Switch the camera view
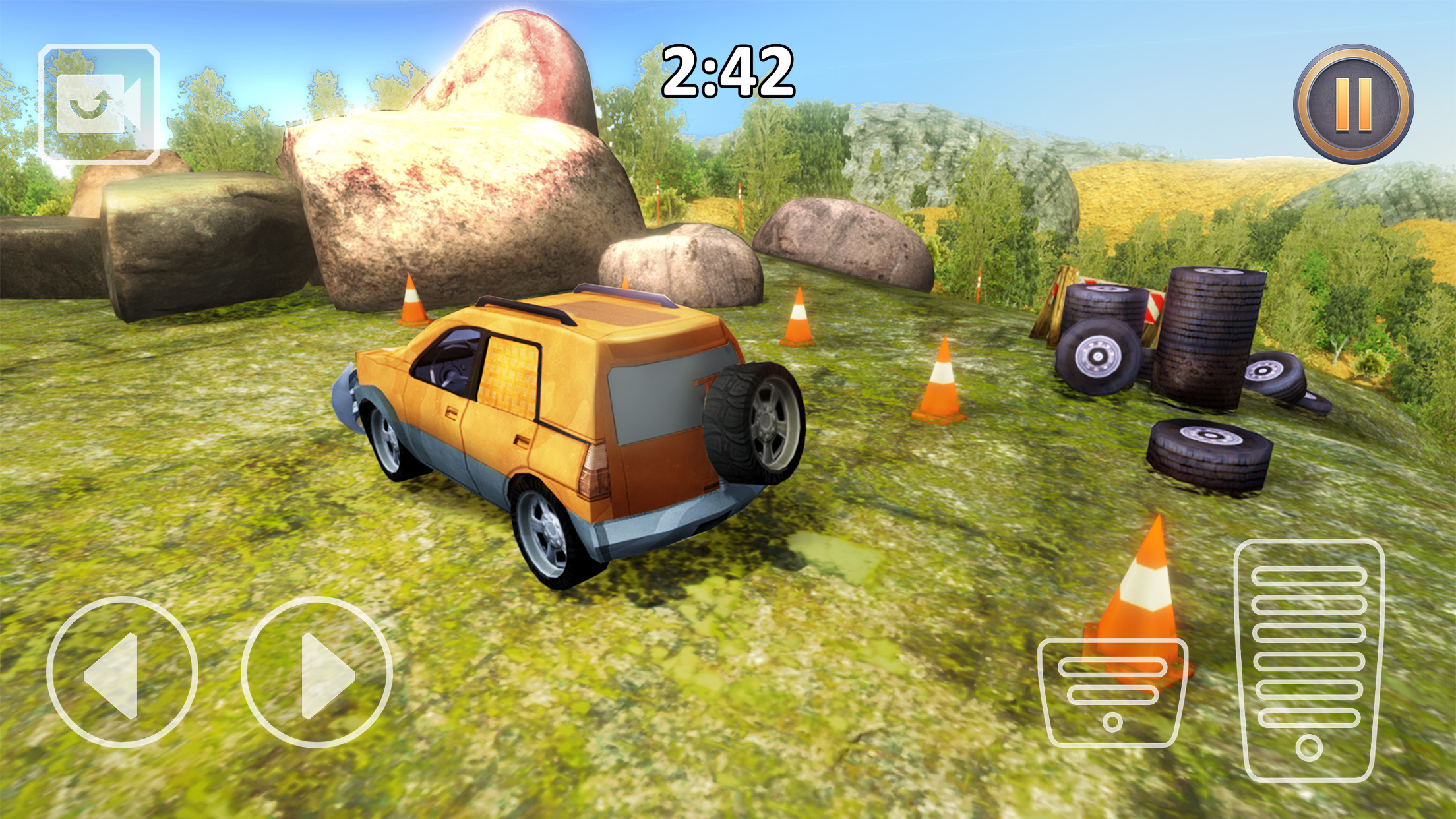Image resolution: width=1456 pixels, height=819 pixels. click(x=99, y=104)
